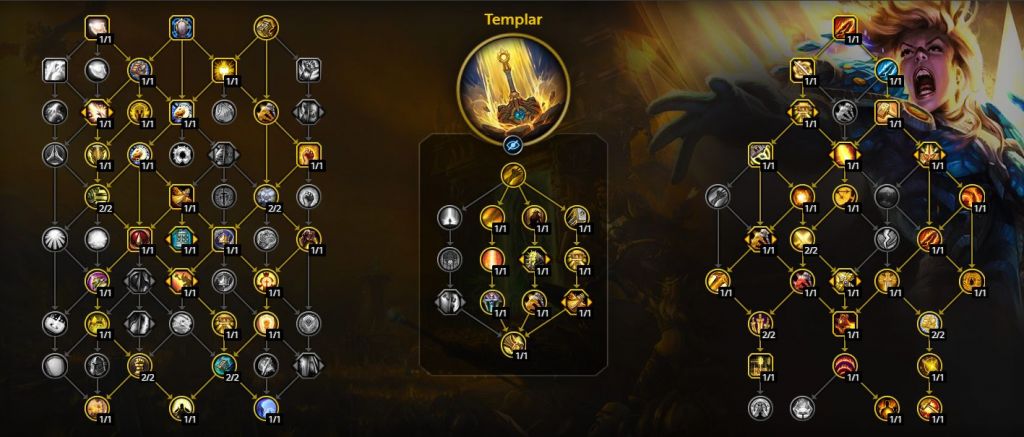Select the red crescent waves talent in spec tree
Viewport: 1024px width, 437px height.
click(846, 364)
